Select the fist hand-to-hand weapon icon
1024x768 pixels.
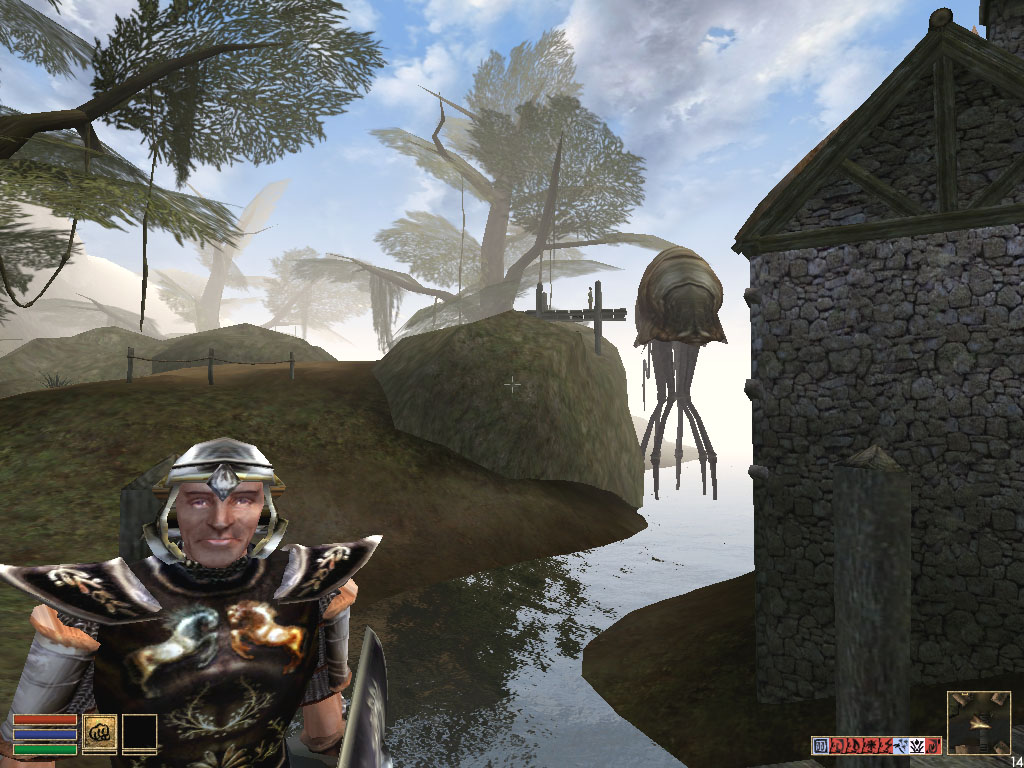click(99, 733)
